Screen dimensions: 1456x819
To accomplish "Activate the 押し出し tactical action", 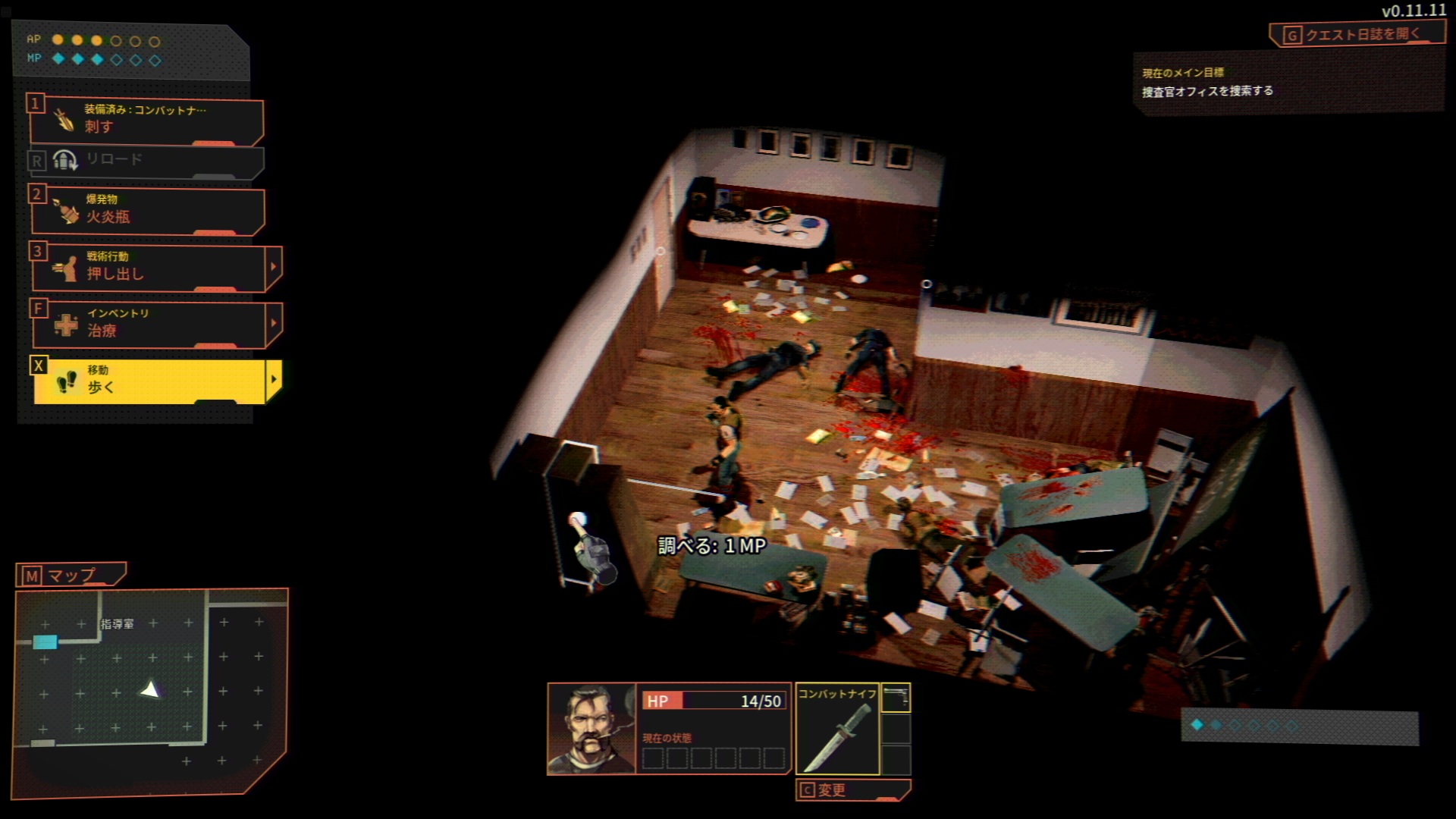I will click(x=148, y=268).
